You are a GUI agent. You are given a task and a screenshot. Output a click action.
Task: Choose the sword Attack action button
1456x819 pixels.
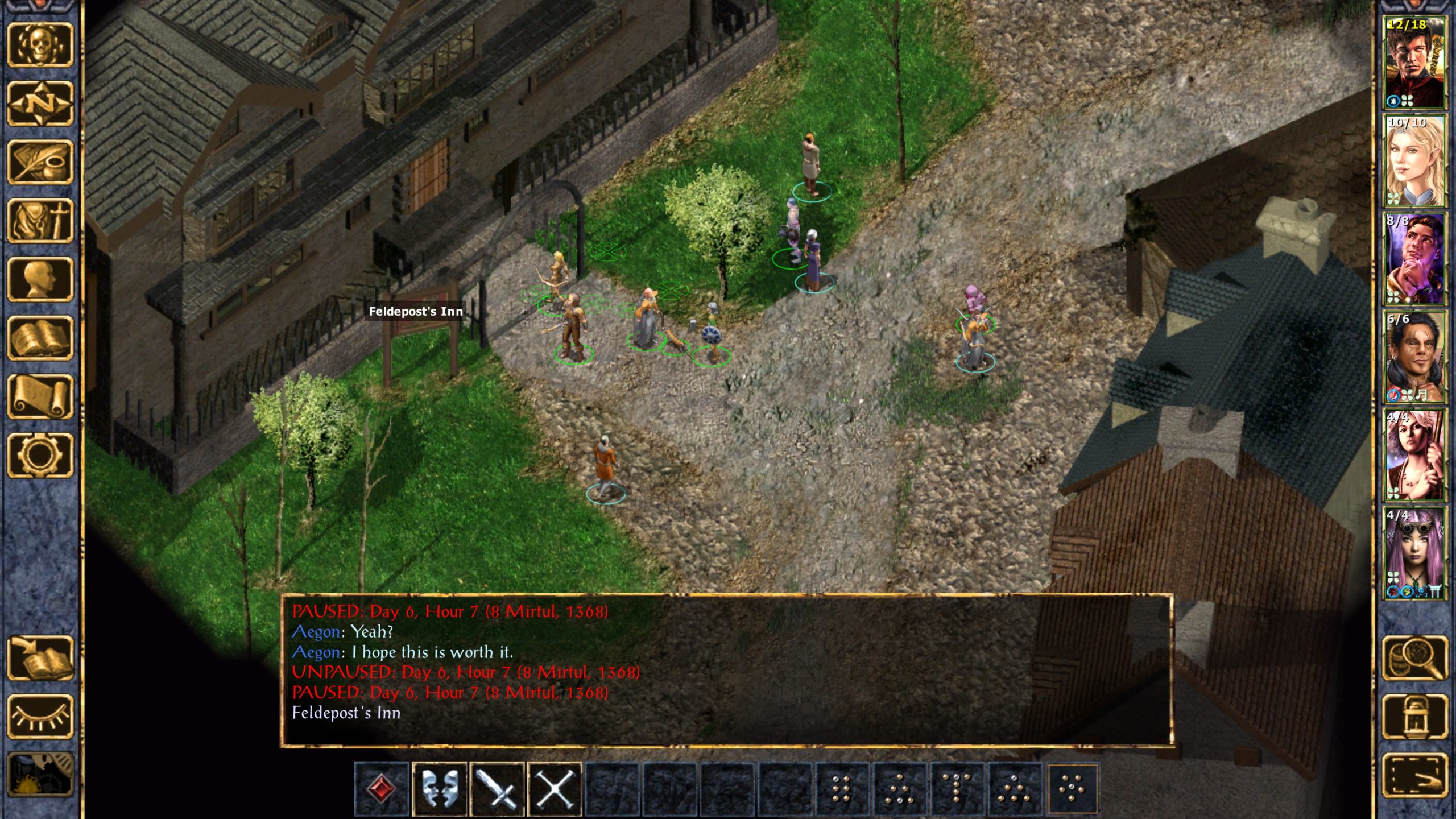pos(497,789)
